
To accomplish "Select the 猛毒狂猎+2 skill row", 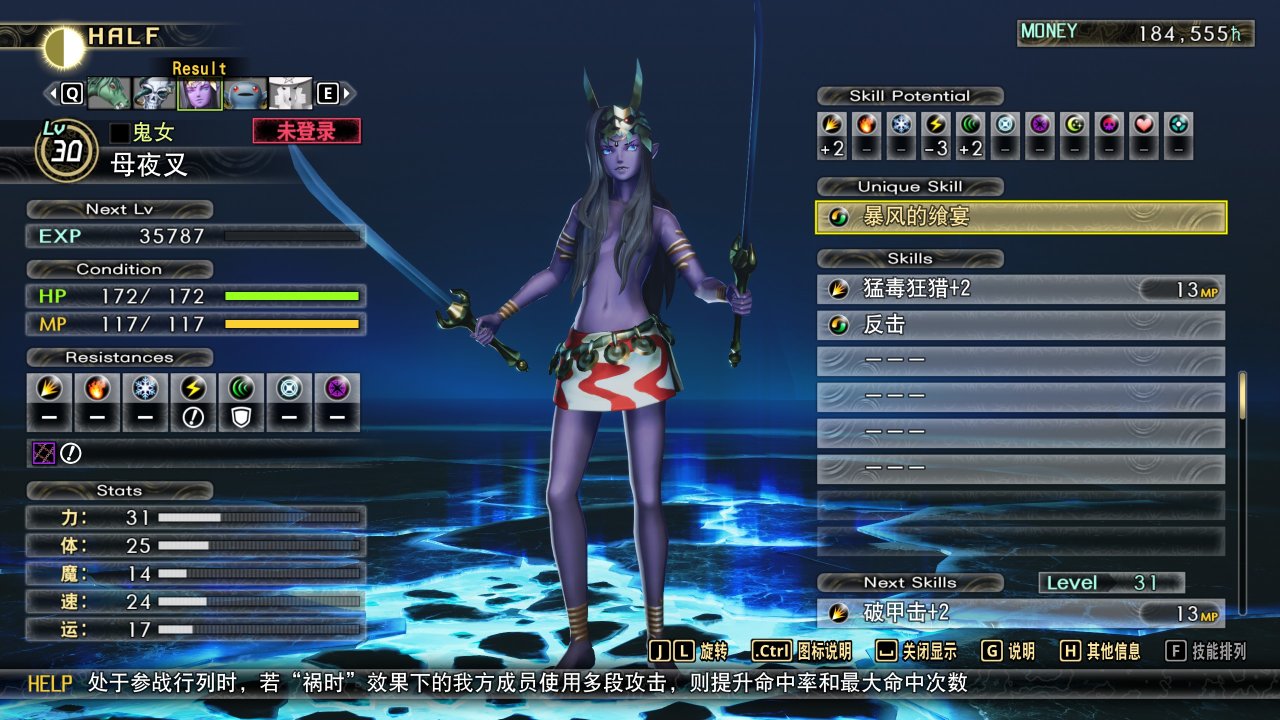I will pos(1021,290).
